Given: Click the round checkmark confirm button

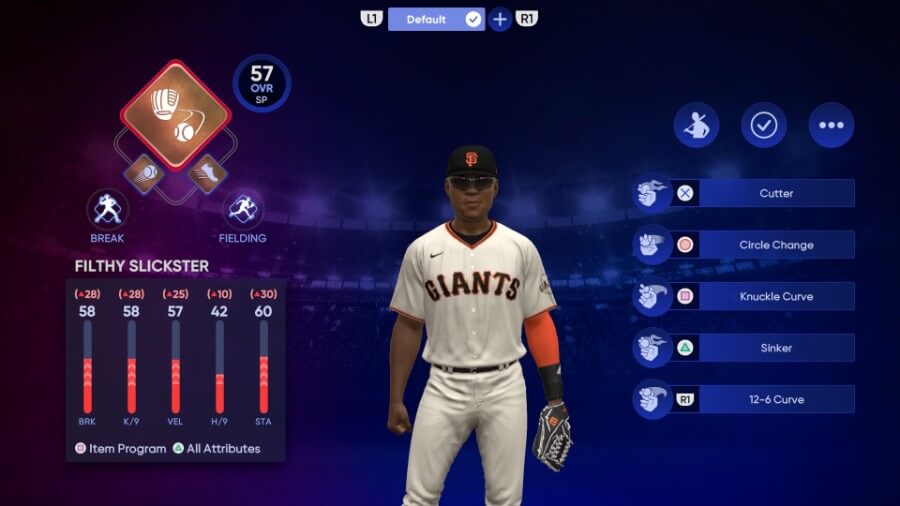Looking at the screenshot, I should [763, 125].
